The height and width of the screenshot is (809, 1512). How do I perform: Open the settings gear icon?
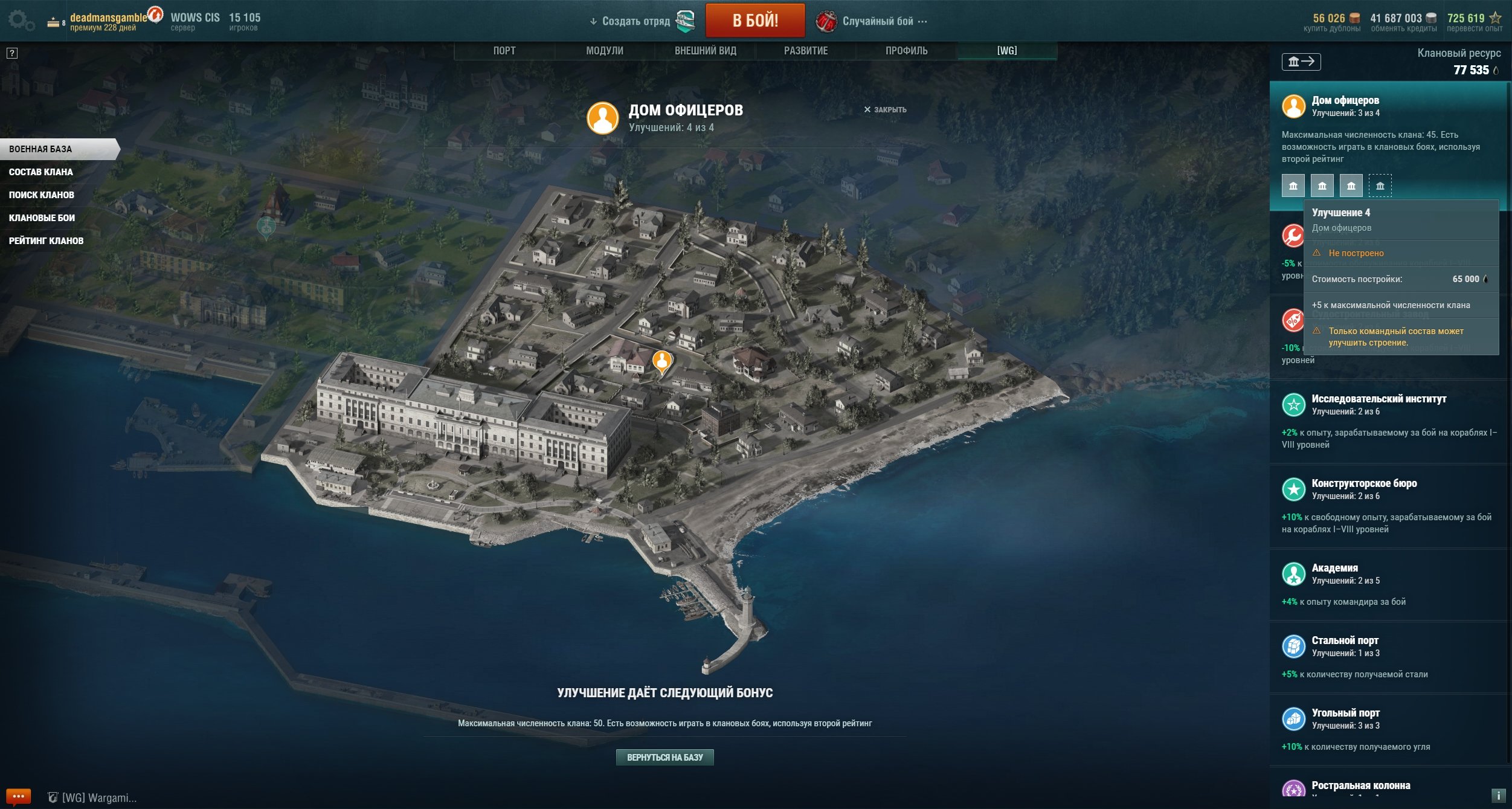[x=21, y=21]
